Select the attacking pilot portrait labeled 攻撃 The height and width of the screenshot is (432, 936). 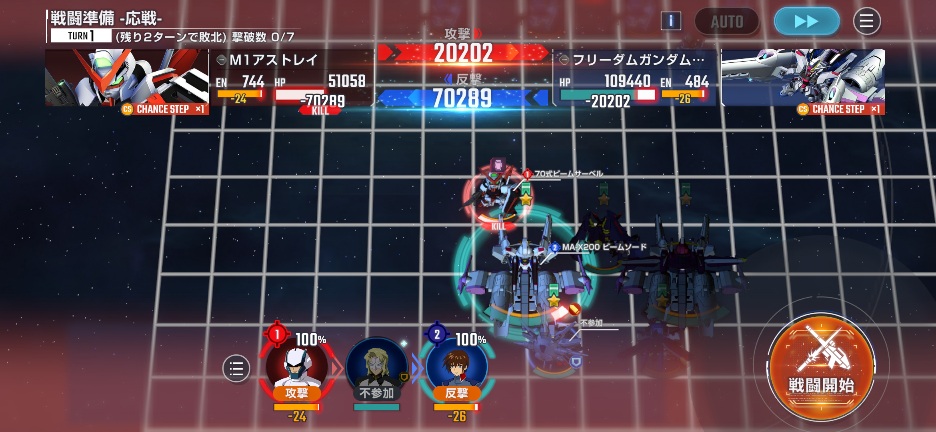[x=296, y=366]
